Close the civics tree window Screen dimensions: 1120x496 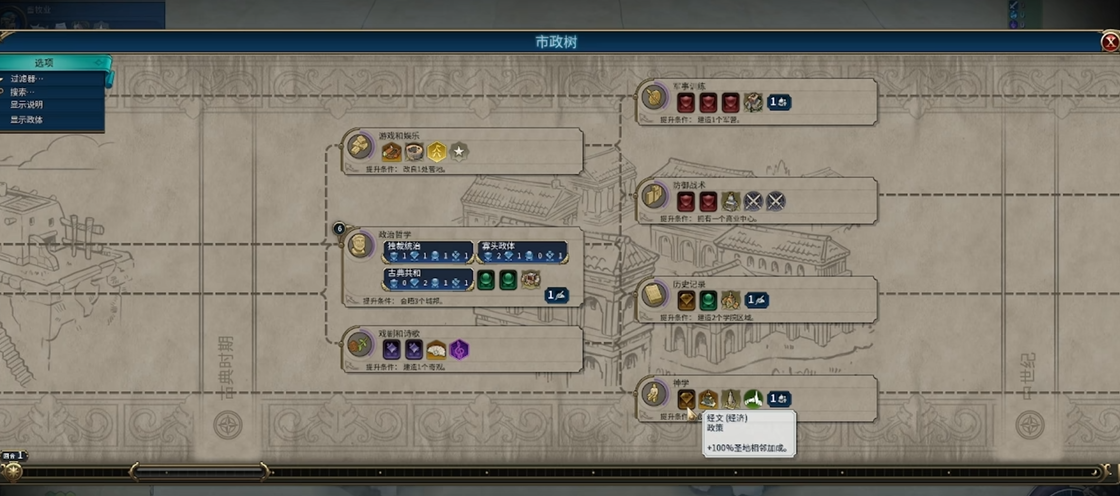tap(1110, 42)
